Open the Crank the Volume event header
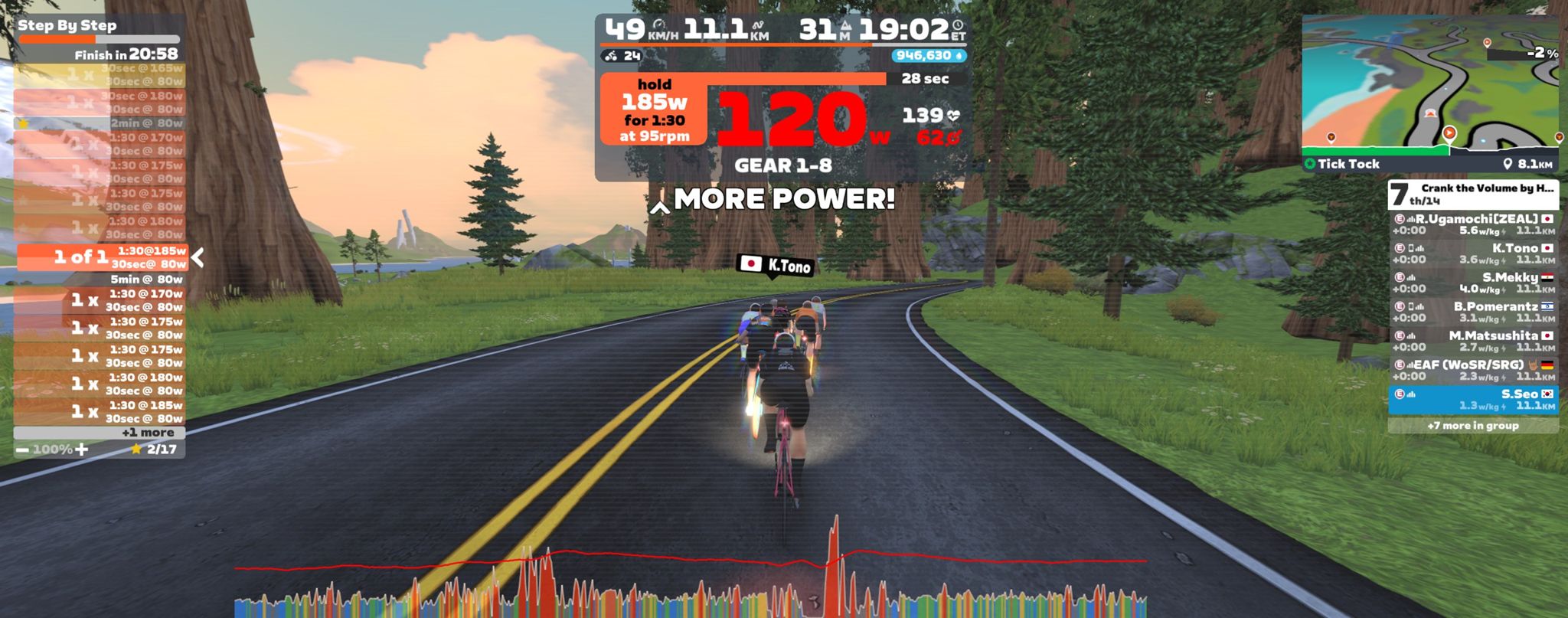The height and width of the screenshot is (618, 1568). tap(1472, 194)
